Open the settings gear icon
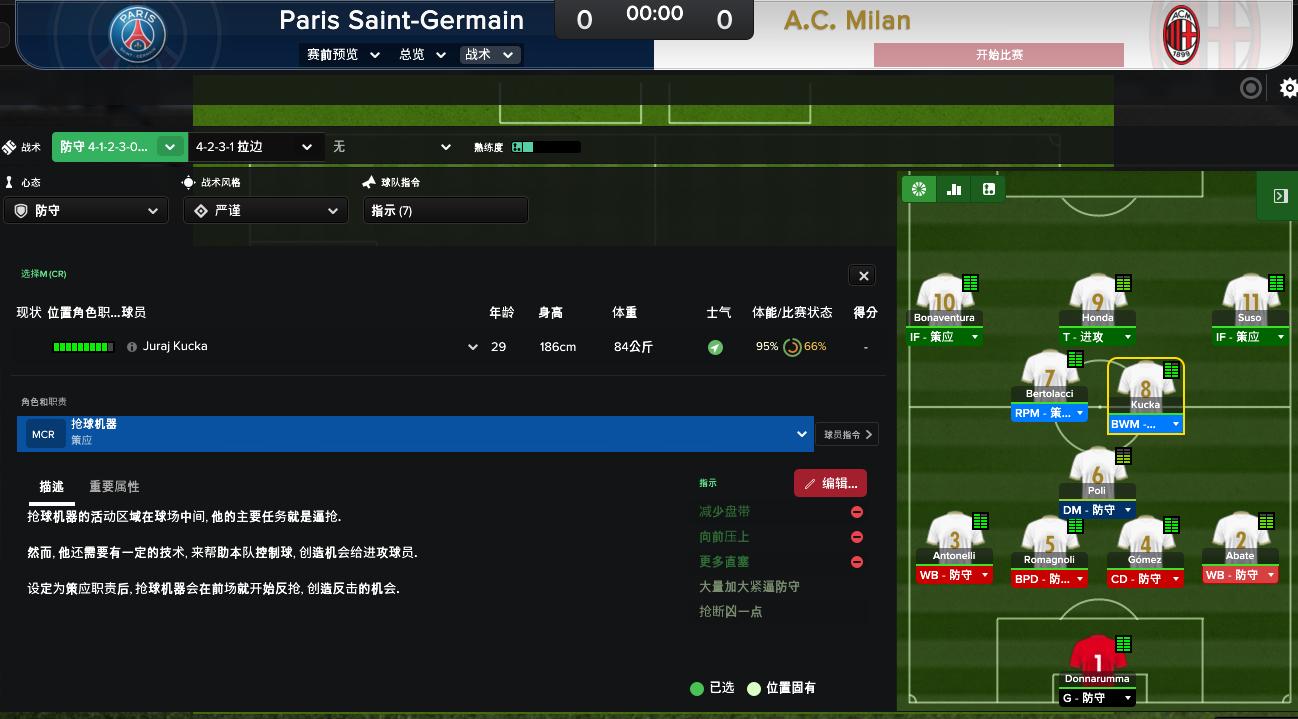The width and height of the screenshot is (1298, 719). pyautogui.click(x=1288, y=89)
